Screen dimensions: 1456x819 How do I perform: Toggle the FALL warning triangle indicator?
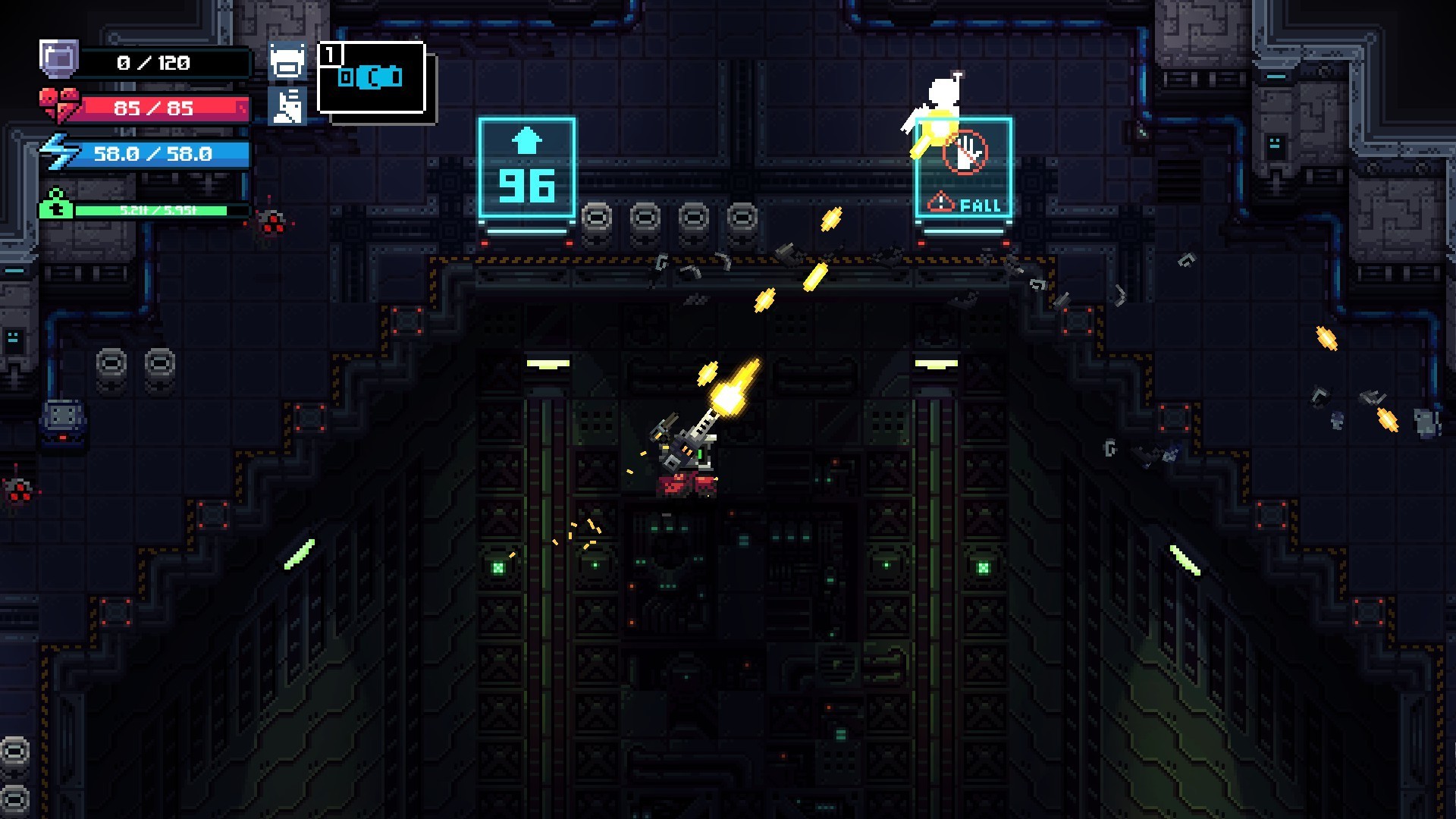(940, 202)
